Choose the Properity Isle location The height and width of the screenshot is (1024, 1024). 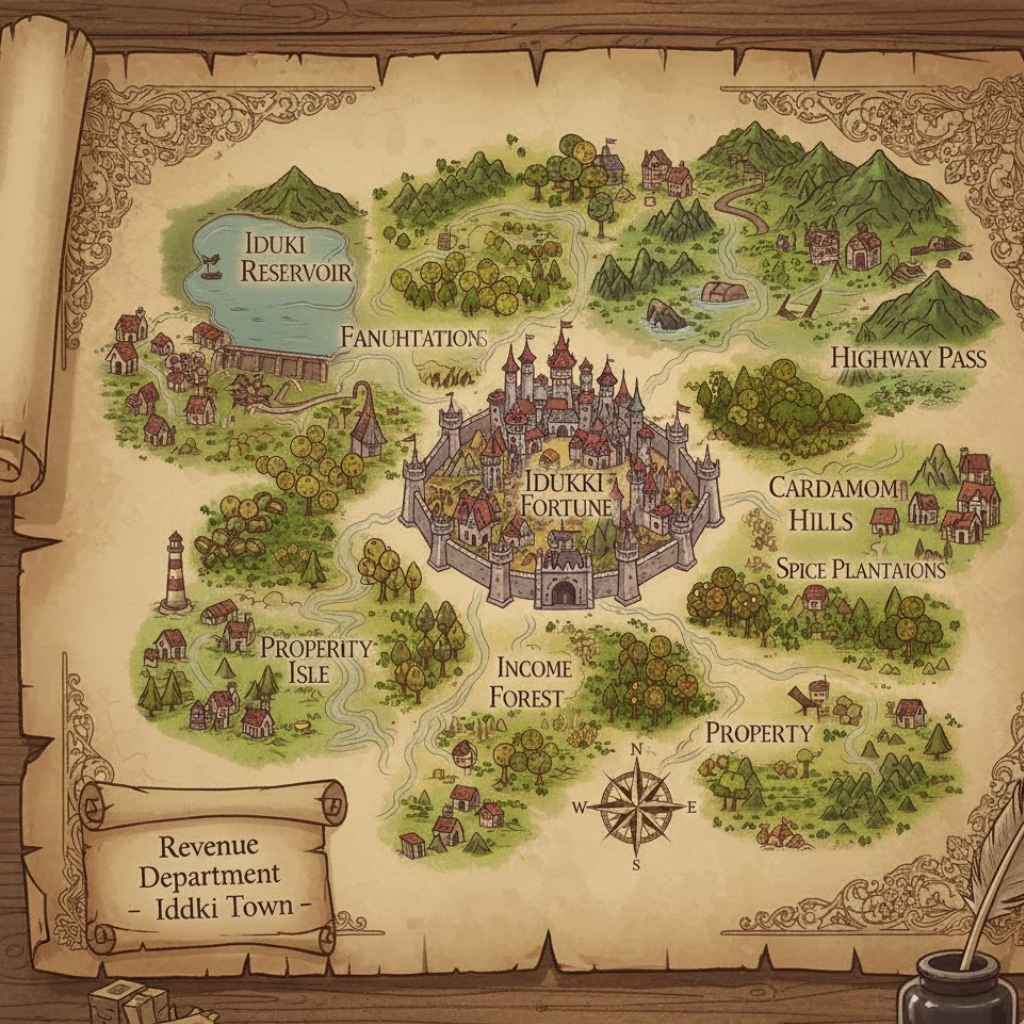tap(314, 659)
